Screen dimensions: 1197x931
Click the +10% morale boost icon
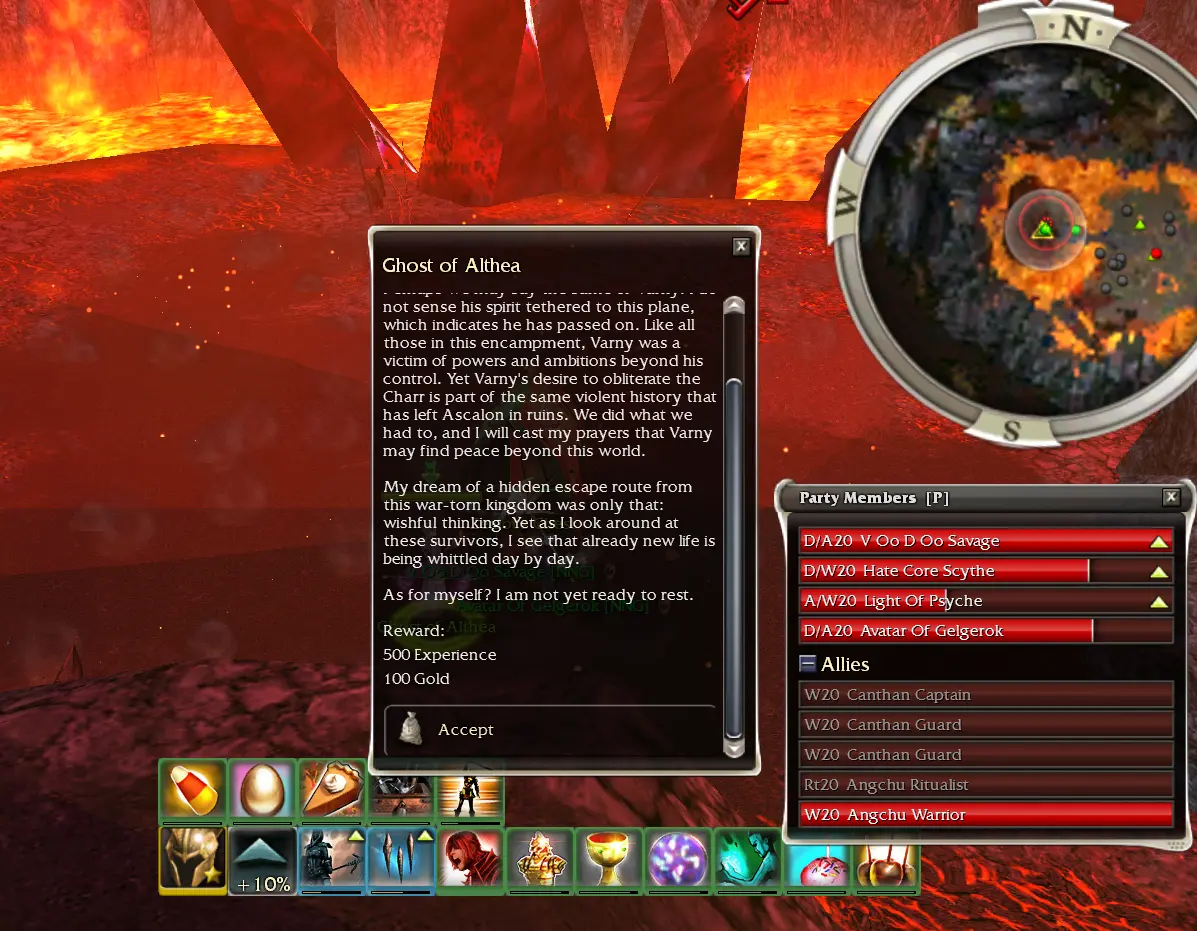(x=262, y=860)
